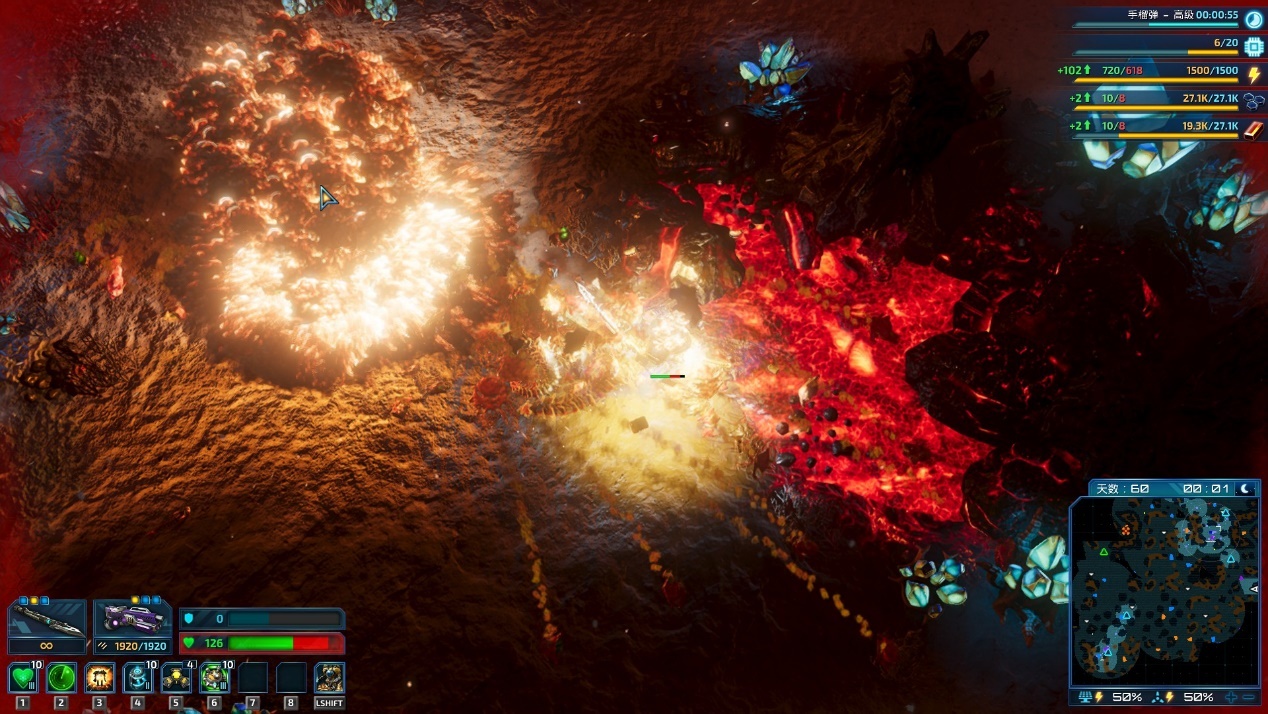
Task: Click the research clock icon
Action: pyautogui.click(x=1254, y=18)
